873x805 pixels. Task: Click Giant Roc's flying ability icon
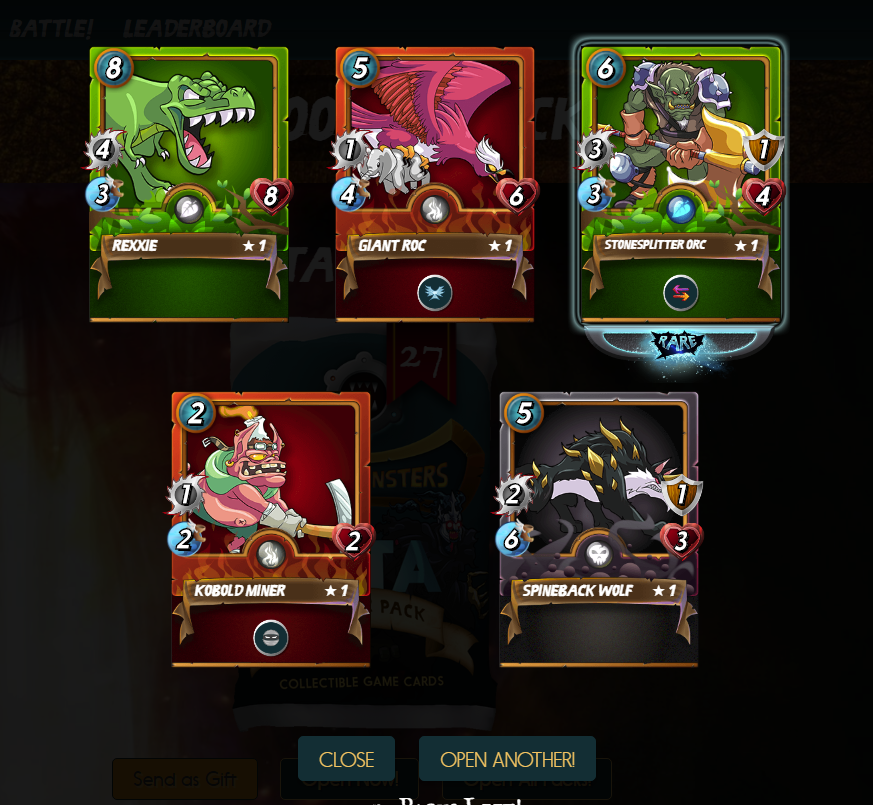435,293
